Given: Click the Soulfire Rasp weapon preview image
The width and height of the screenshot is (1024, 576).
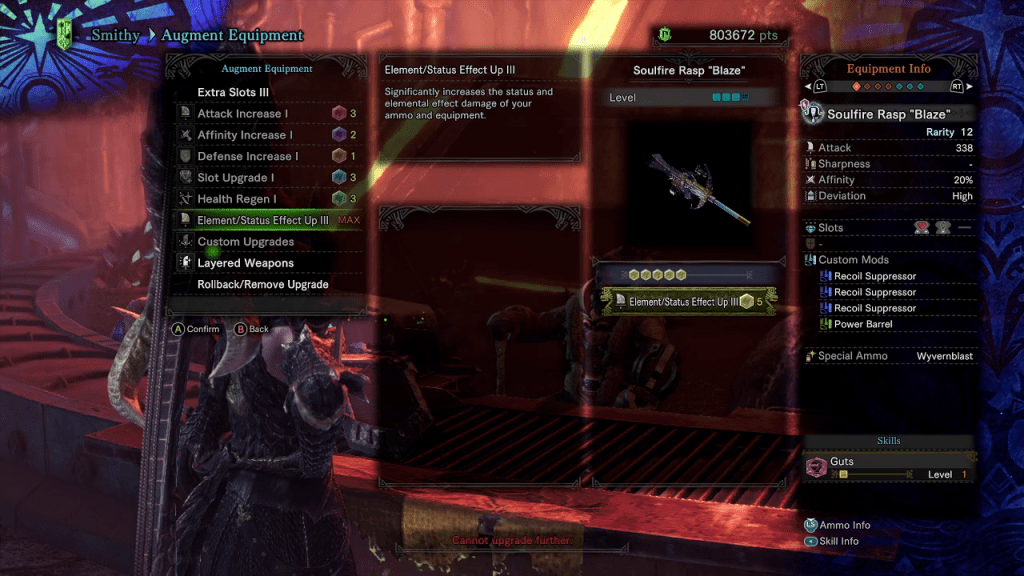Looking at the screenshot, I should pyautogui.click(x=689, y=189).
